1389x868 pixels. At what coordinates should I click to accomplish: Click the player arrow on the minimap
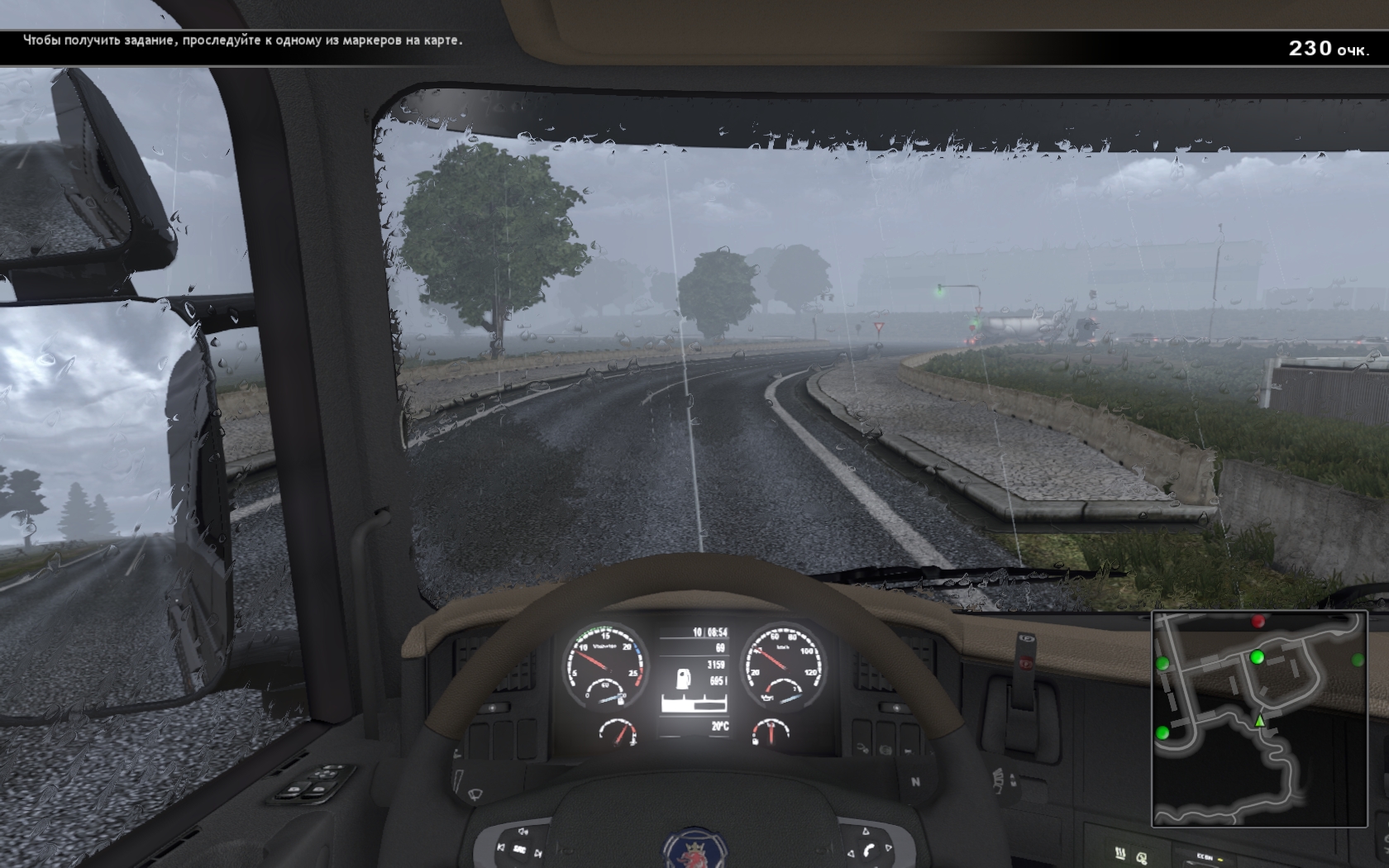point(1261,718)
